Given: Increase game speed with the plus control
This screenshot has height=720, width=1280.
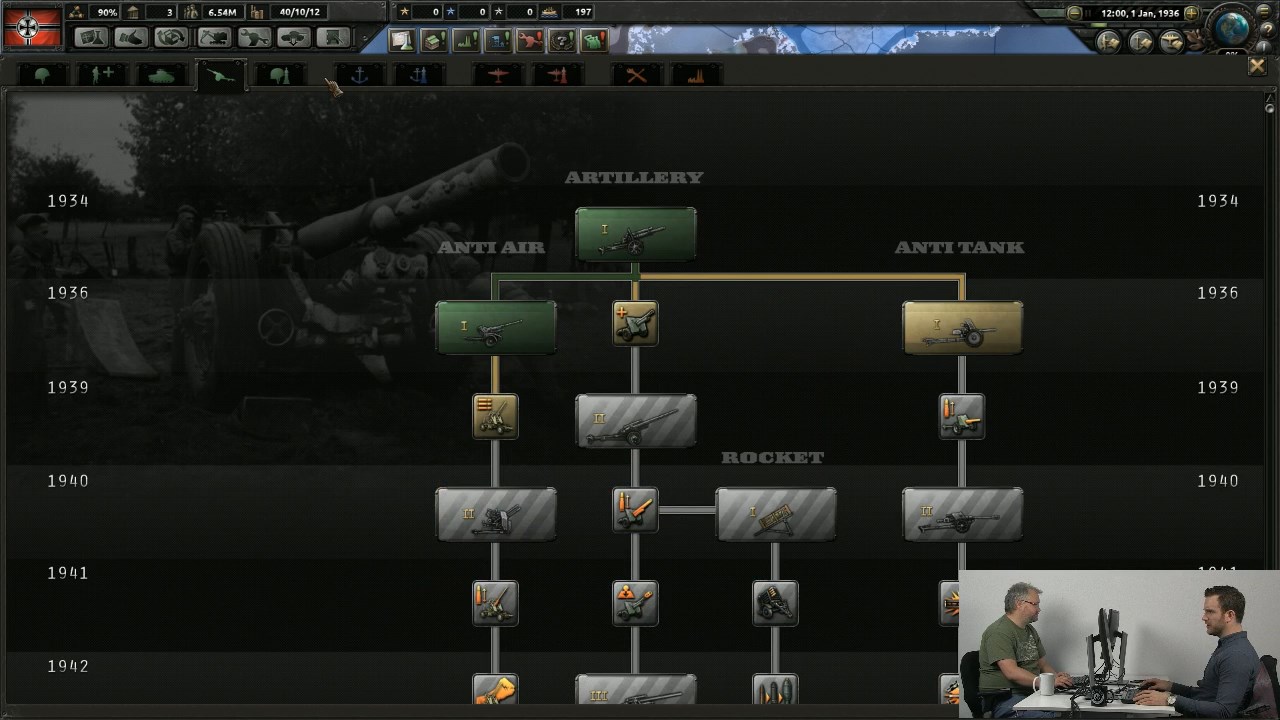Looking at the screenshot, I should [x=1192, y=12].
